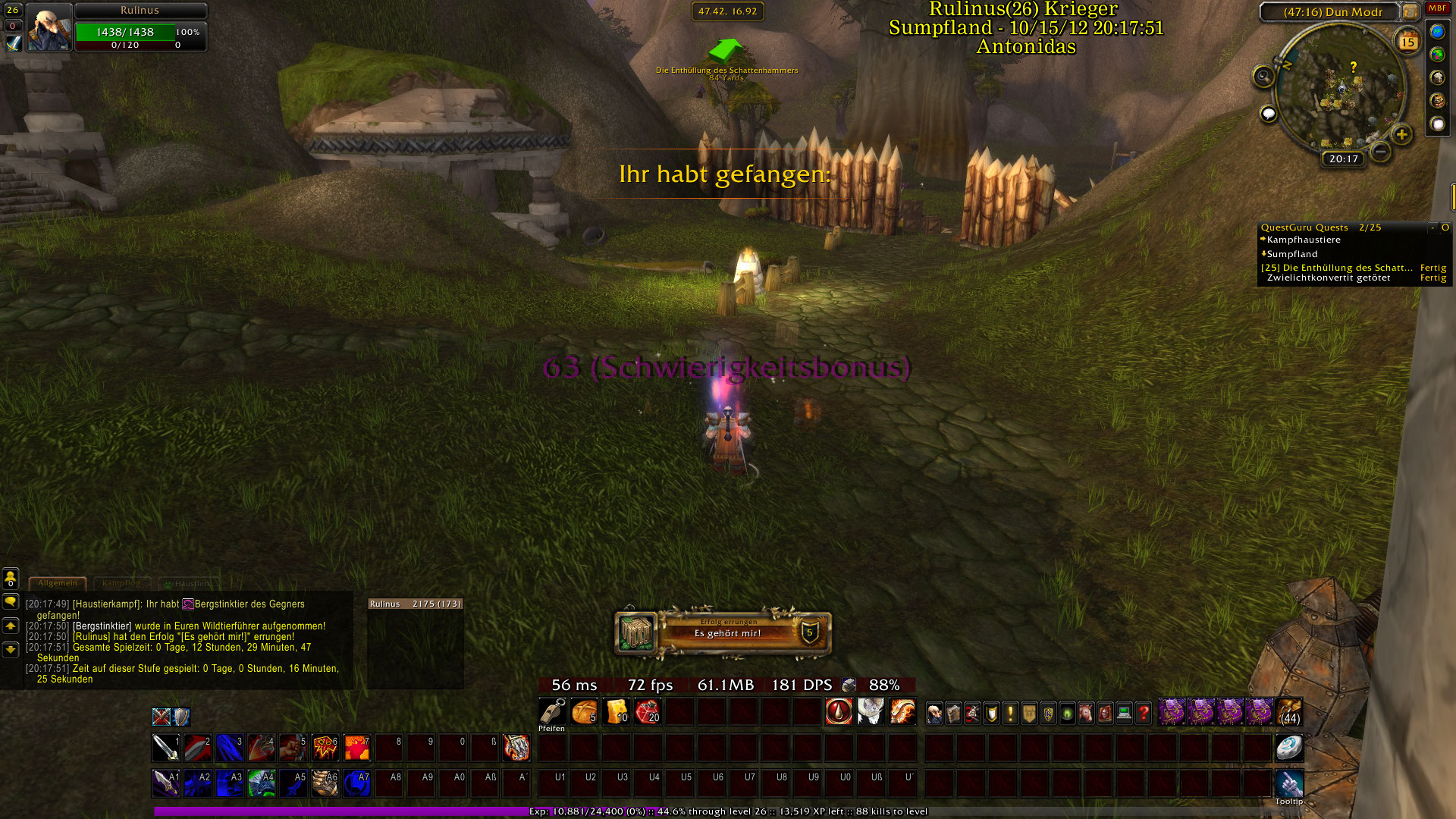Click the MBF button
This screenshot has width=1456, height=819.
(x=1437, y=8)
